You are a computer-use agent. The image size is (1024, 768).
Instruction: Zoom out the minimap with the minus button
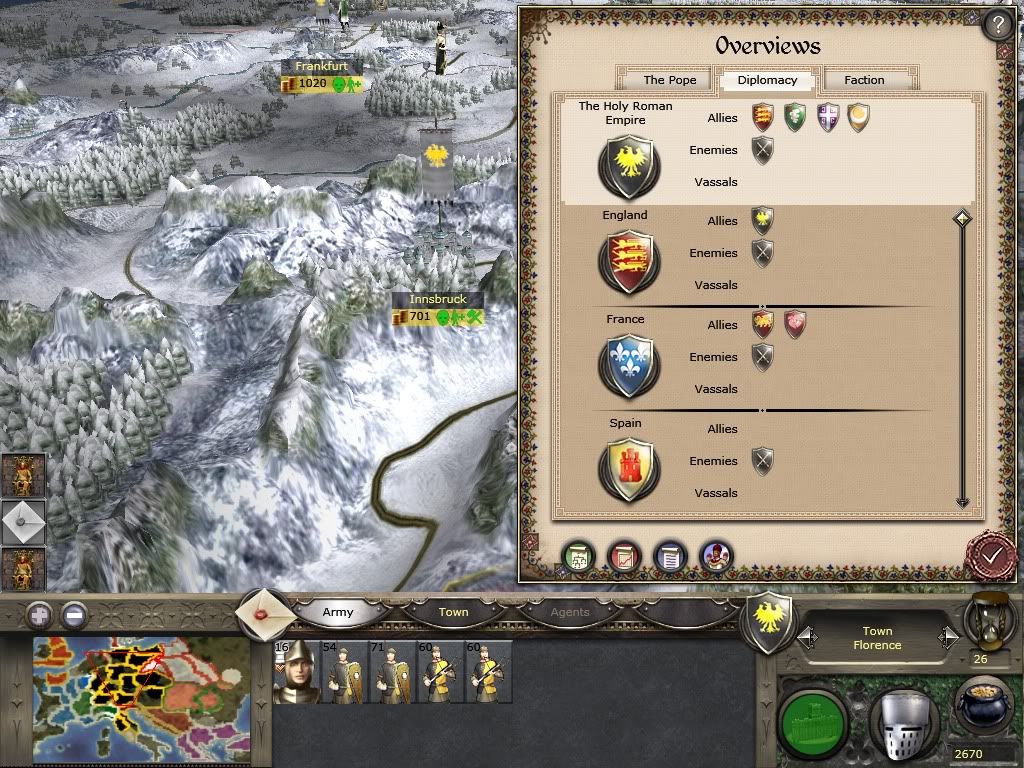click(x=73, y=615)
